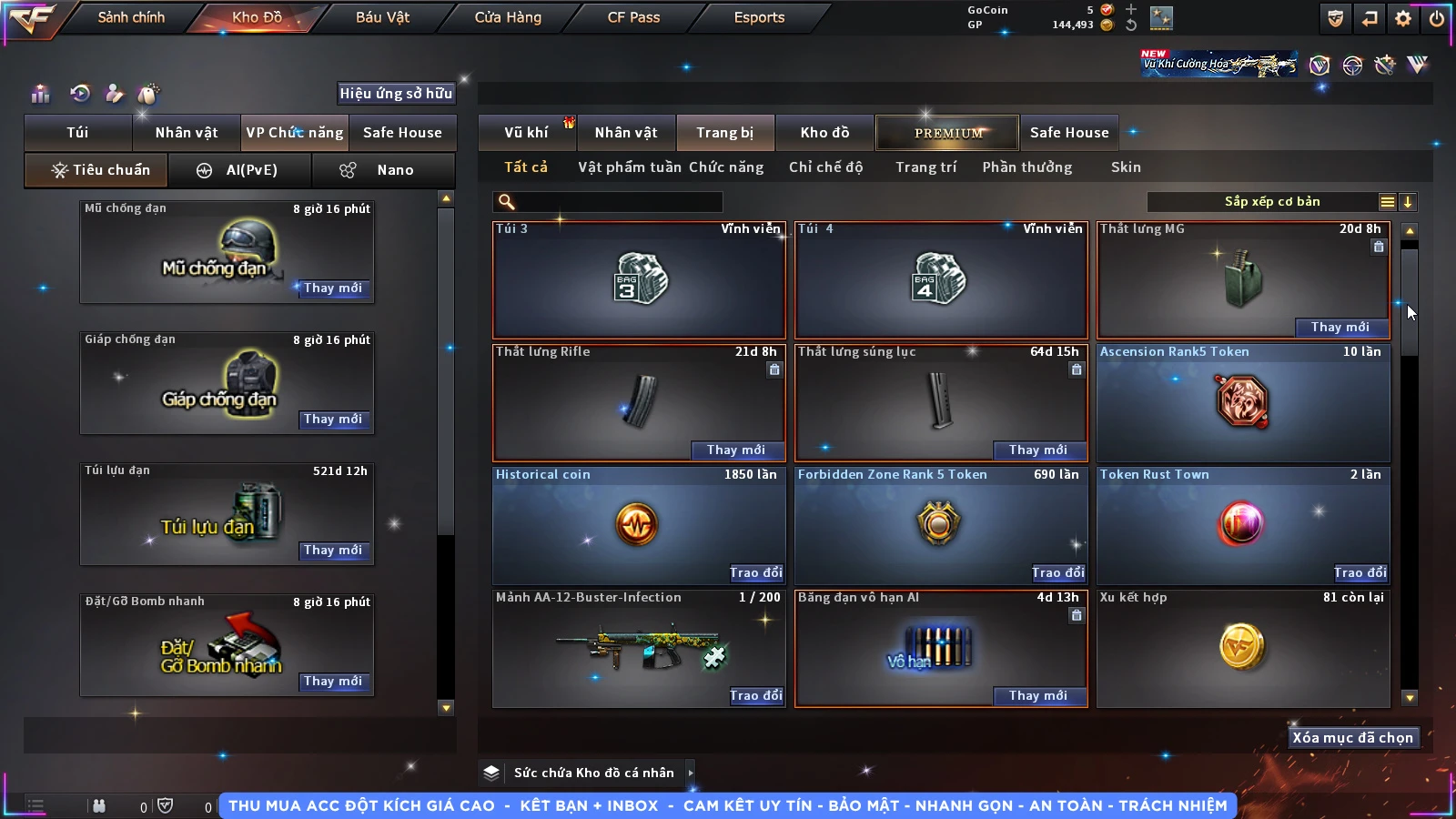Trade the Historical coin item

tap(755, 572)
